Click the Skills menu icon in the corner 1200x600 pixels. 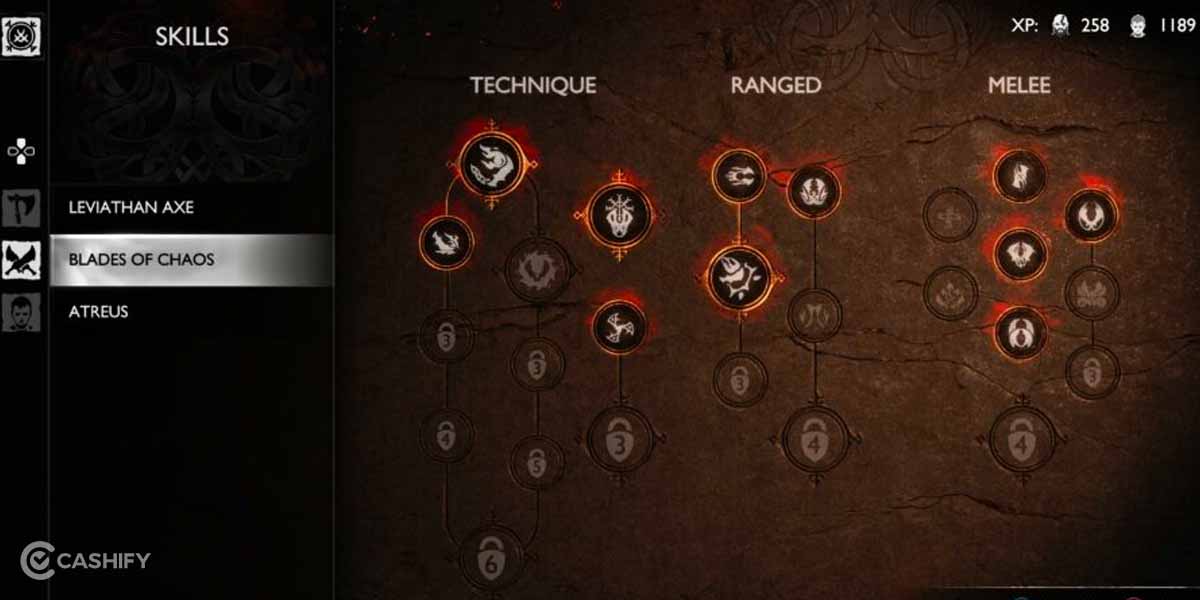pyautogui.click(x=21, y=36)
